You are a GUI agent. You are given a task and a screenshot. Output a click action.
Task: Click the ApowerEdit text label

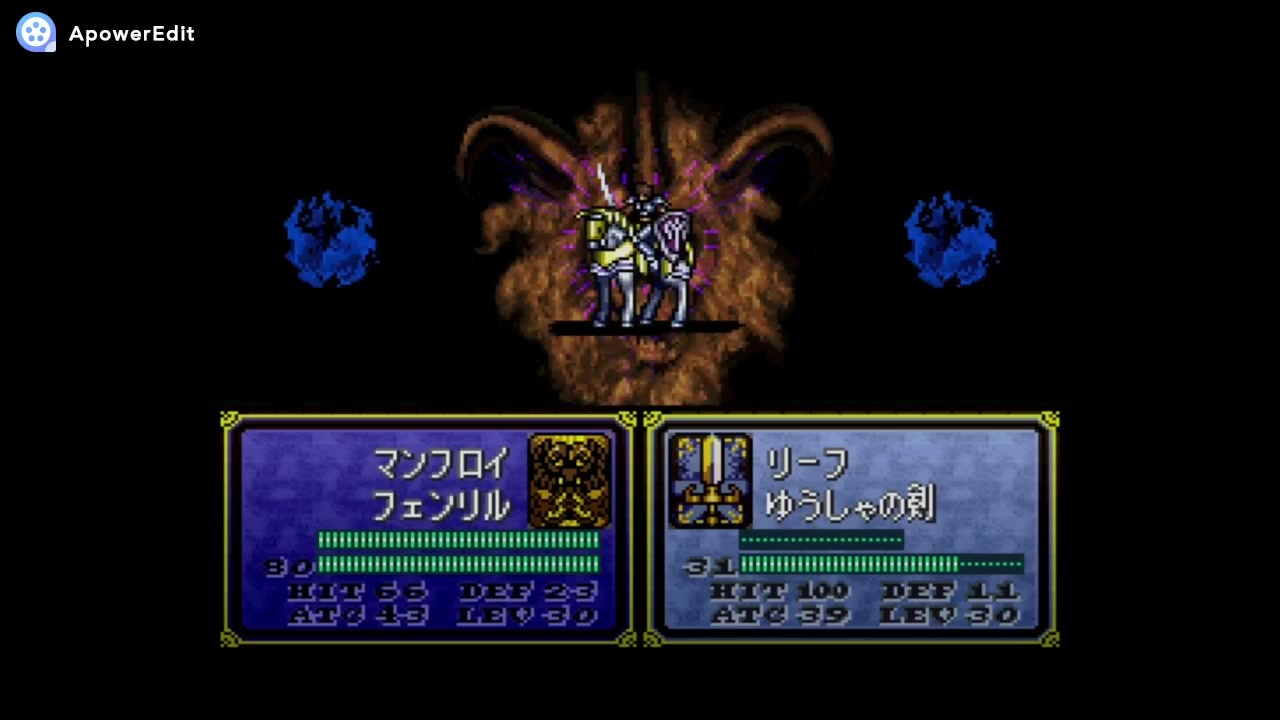pos(132,33)
